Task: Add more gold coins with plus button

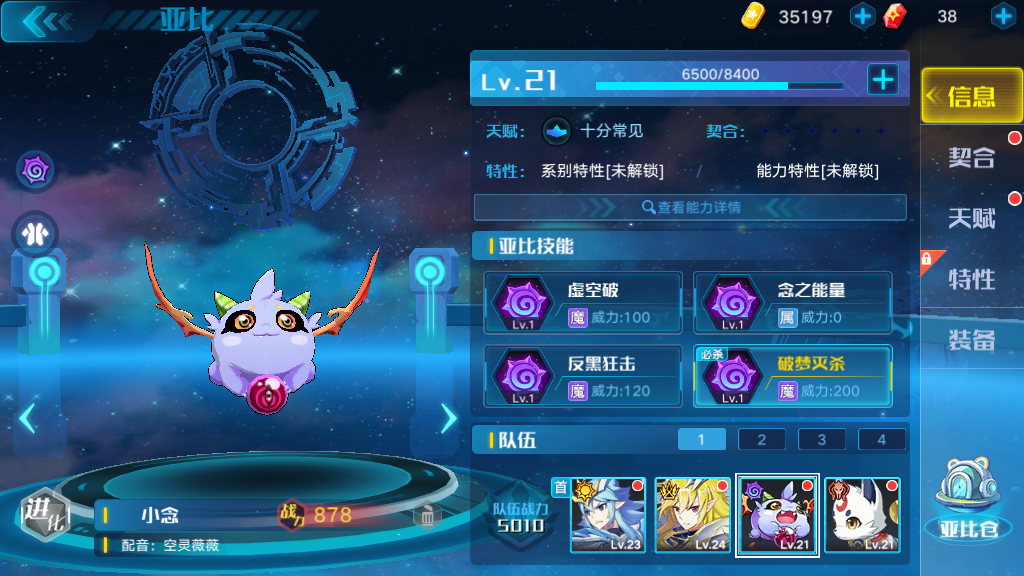Action: click(862, 16)
